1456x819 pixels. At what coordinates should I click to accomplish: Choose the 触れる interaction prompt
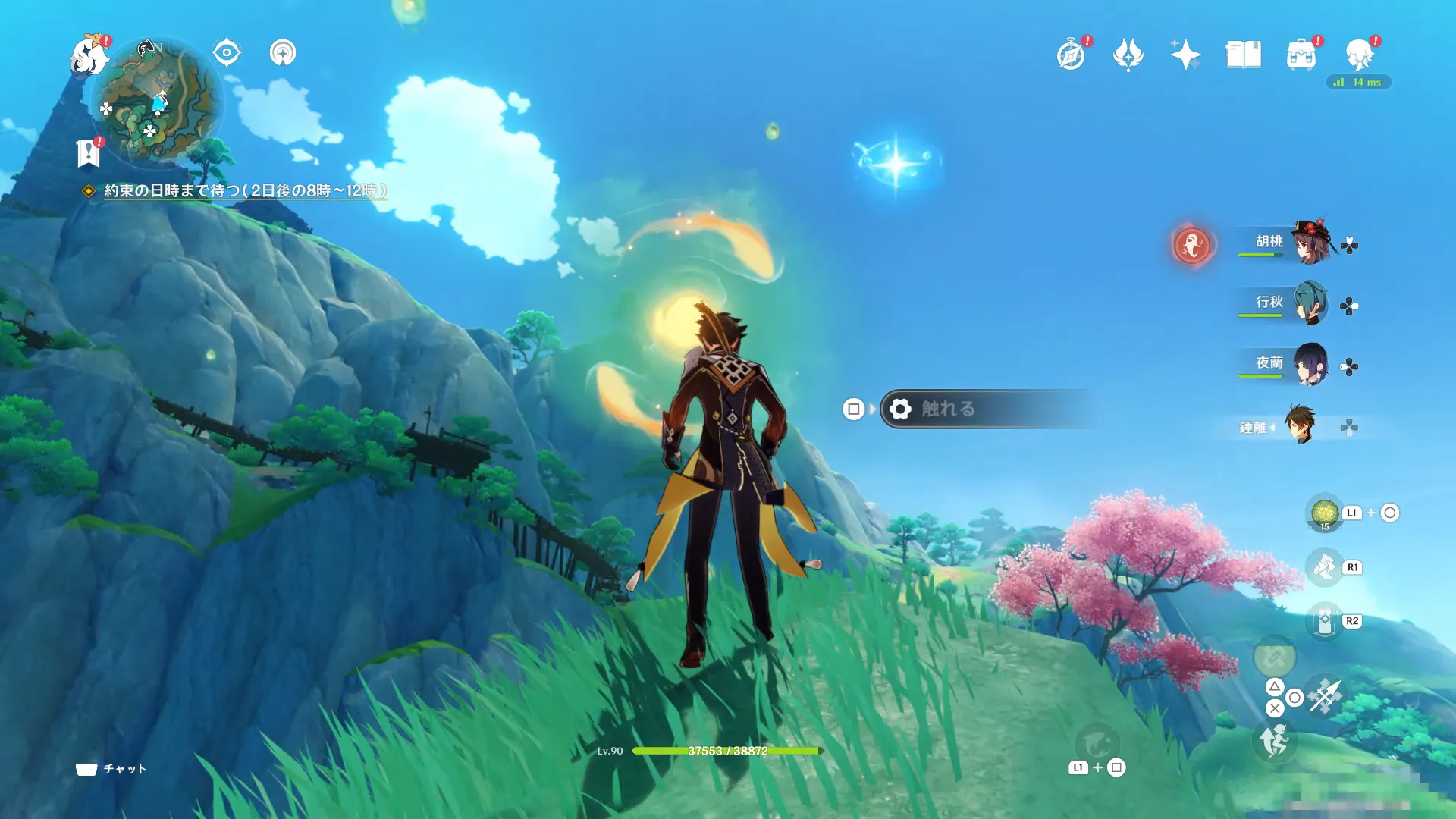(986, 409)
